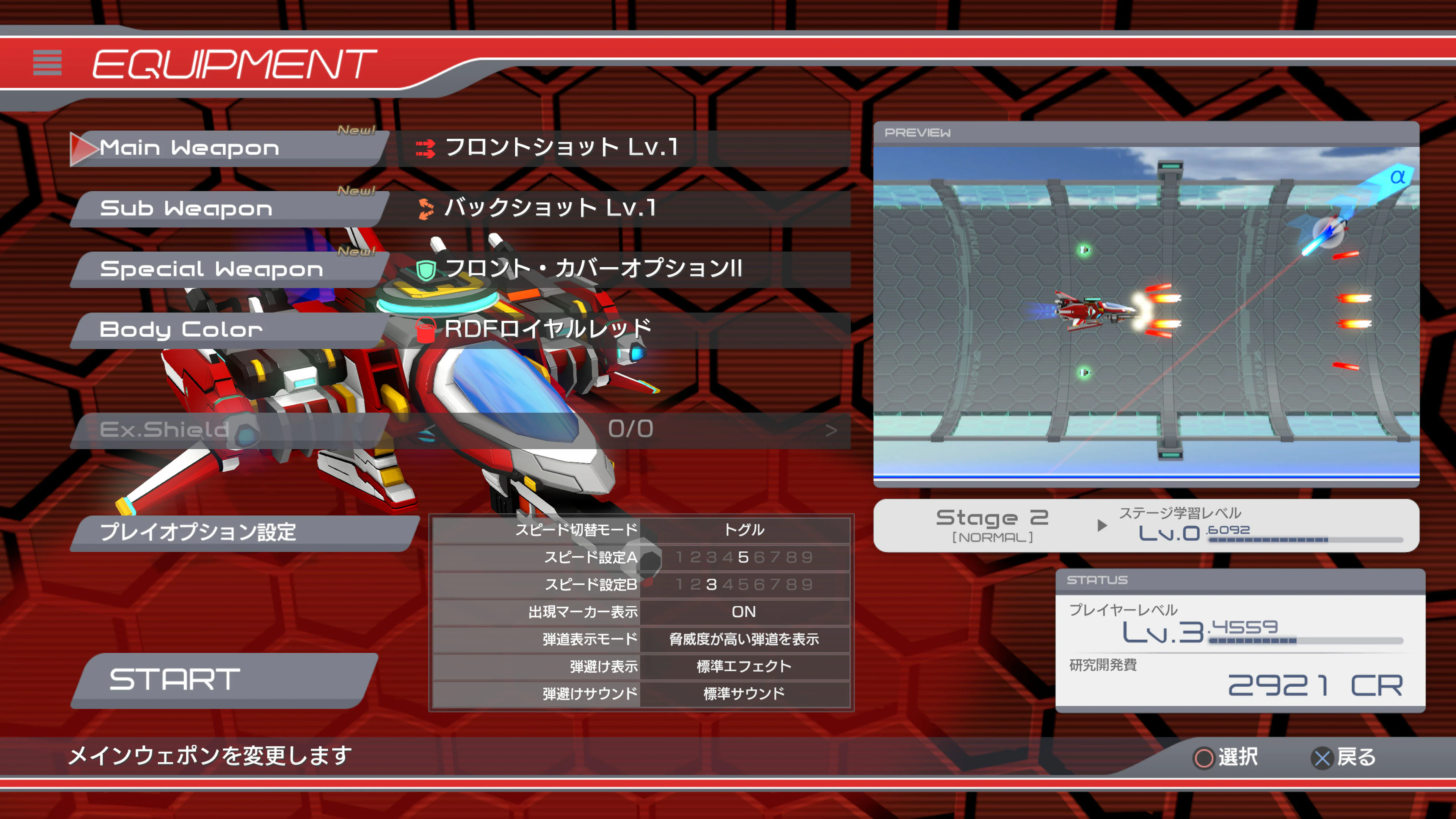Viewport: 1456px width, 819px height.
Task: Switch スピード切替モード トグル setting
Action: click(x=745, y=530)
